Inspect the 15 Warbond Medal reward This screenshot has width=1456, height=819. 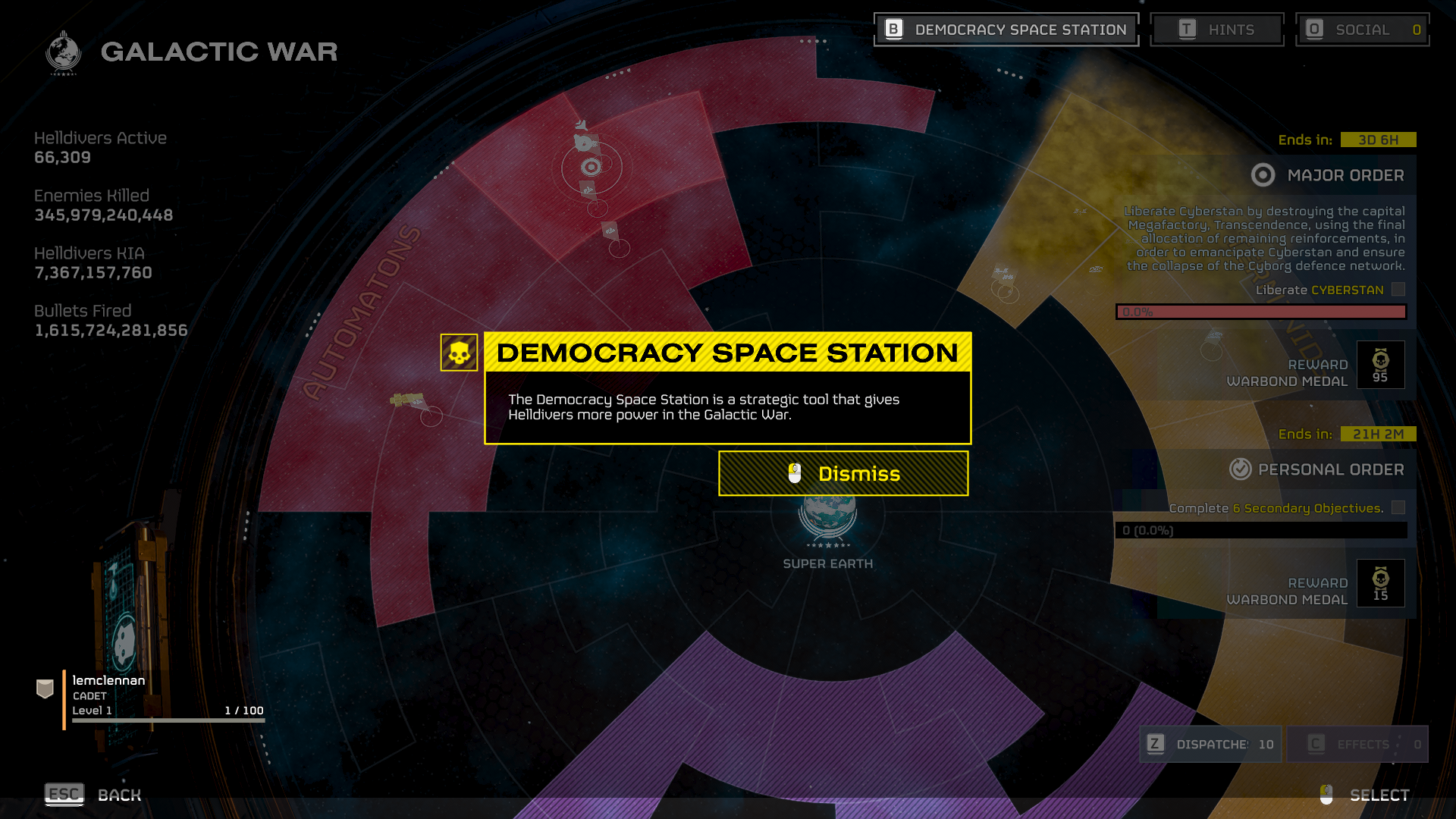1380,583
